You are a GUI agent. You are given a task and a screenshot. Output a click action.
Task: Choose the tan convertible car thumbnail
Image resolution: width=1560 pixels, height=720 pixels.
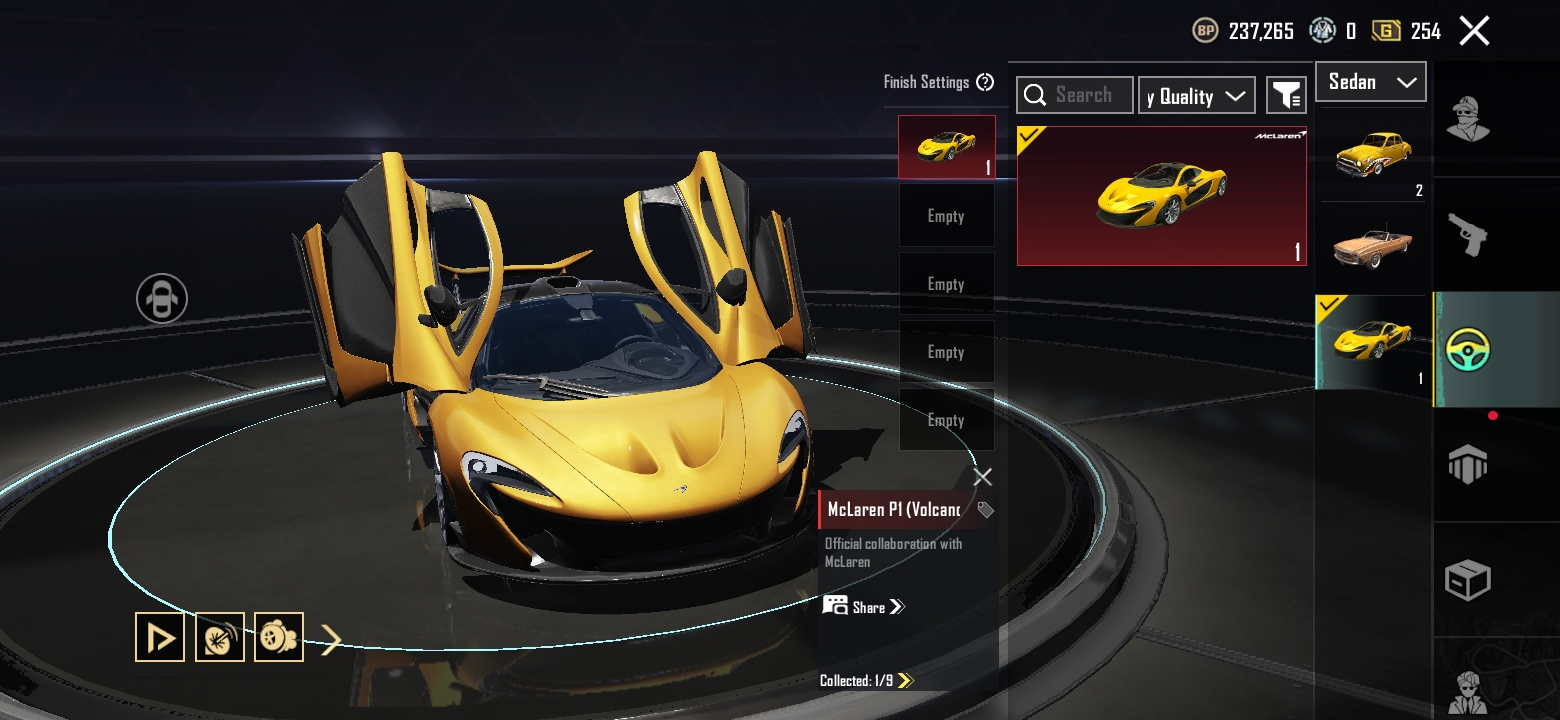[x=1371, y=248]
